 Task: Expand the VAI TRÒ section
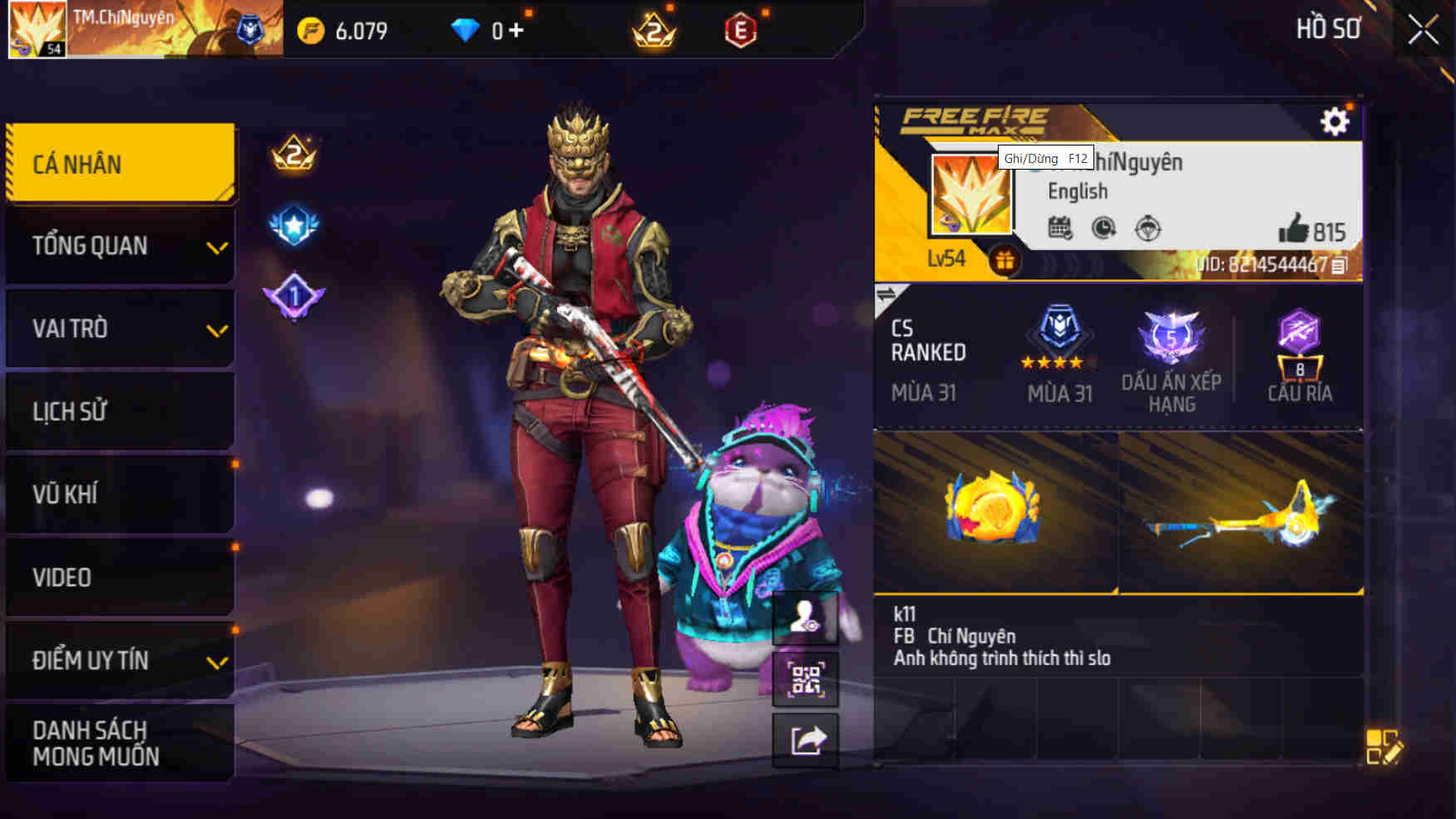coord(119,329)
